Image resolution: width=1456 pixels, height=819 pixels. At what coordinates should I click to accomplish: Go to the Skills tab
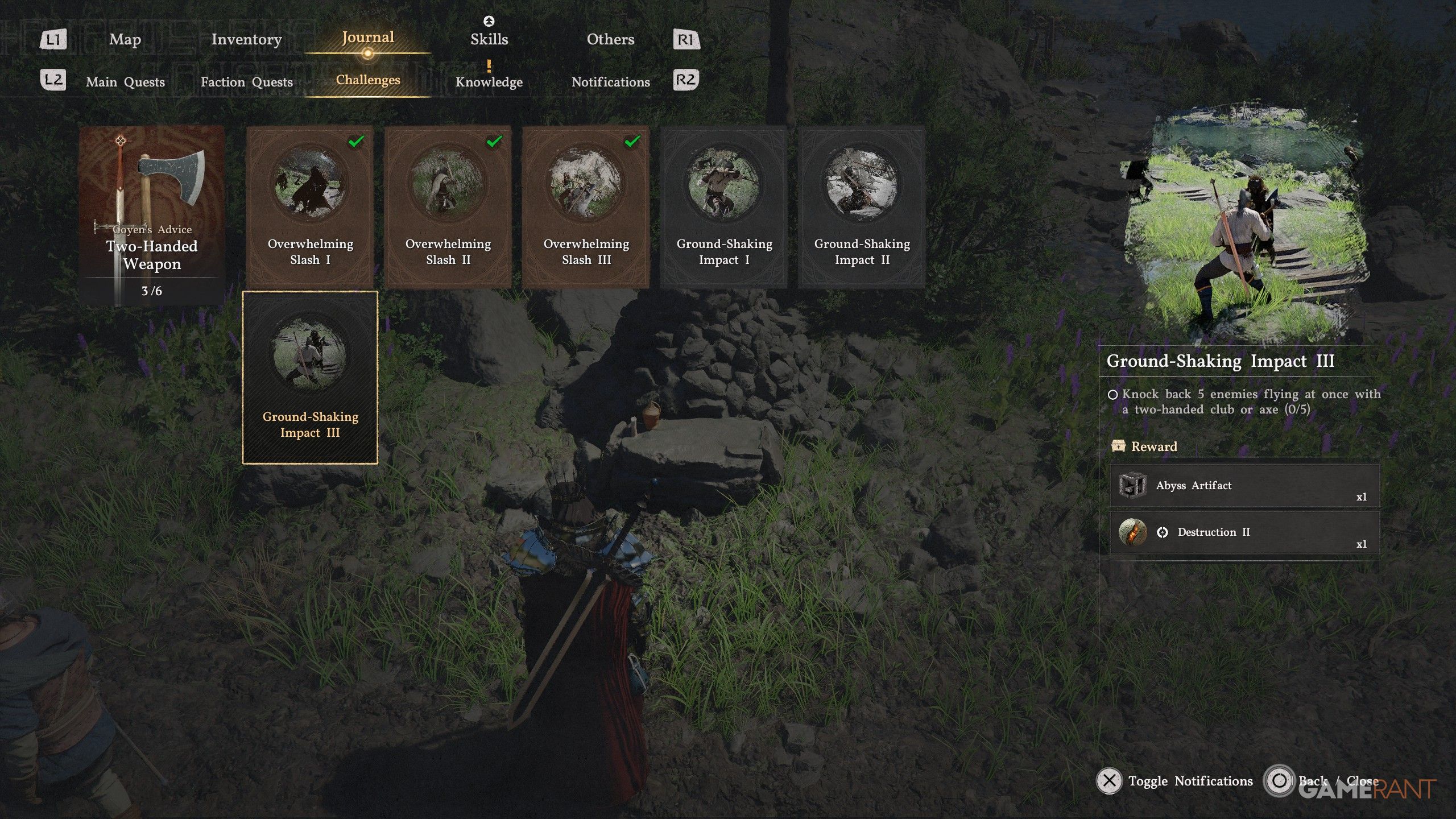pyautogui.click(x=489, y=39)
